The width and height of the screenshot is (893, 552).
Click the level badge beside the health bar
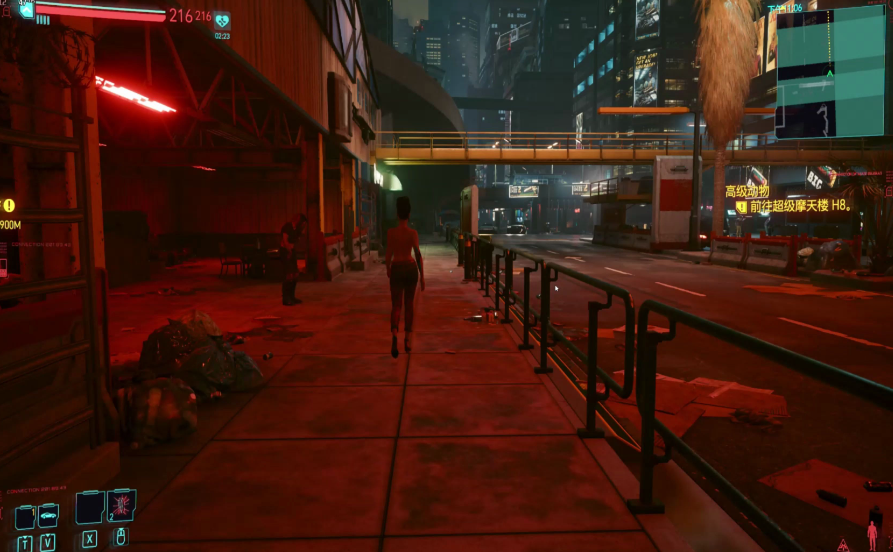26,11
